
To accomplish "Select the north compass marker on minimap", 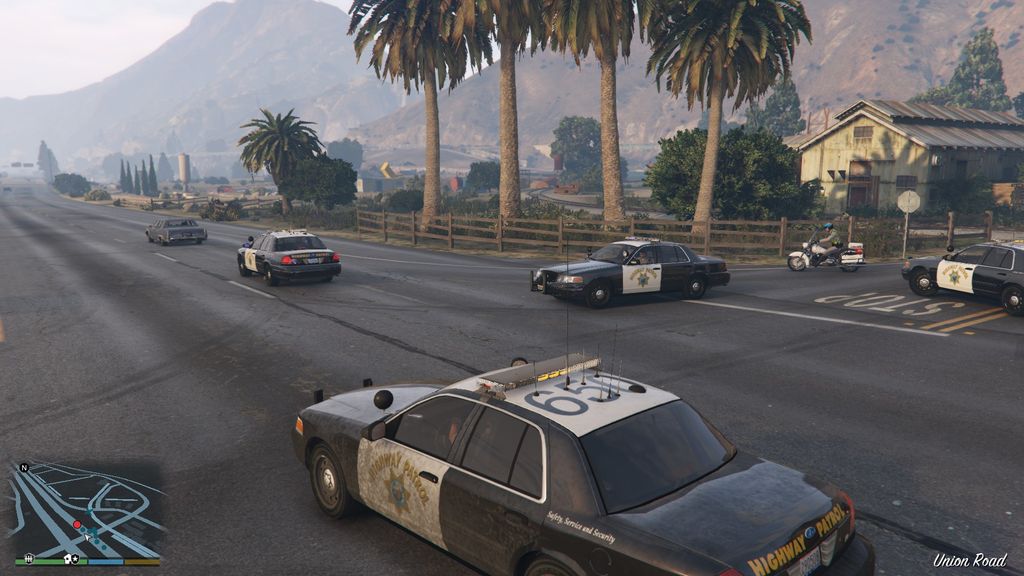I will pos(24,467).
